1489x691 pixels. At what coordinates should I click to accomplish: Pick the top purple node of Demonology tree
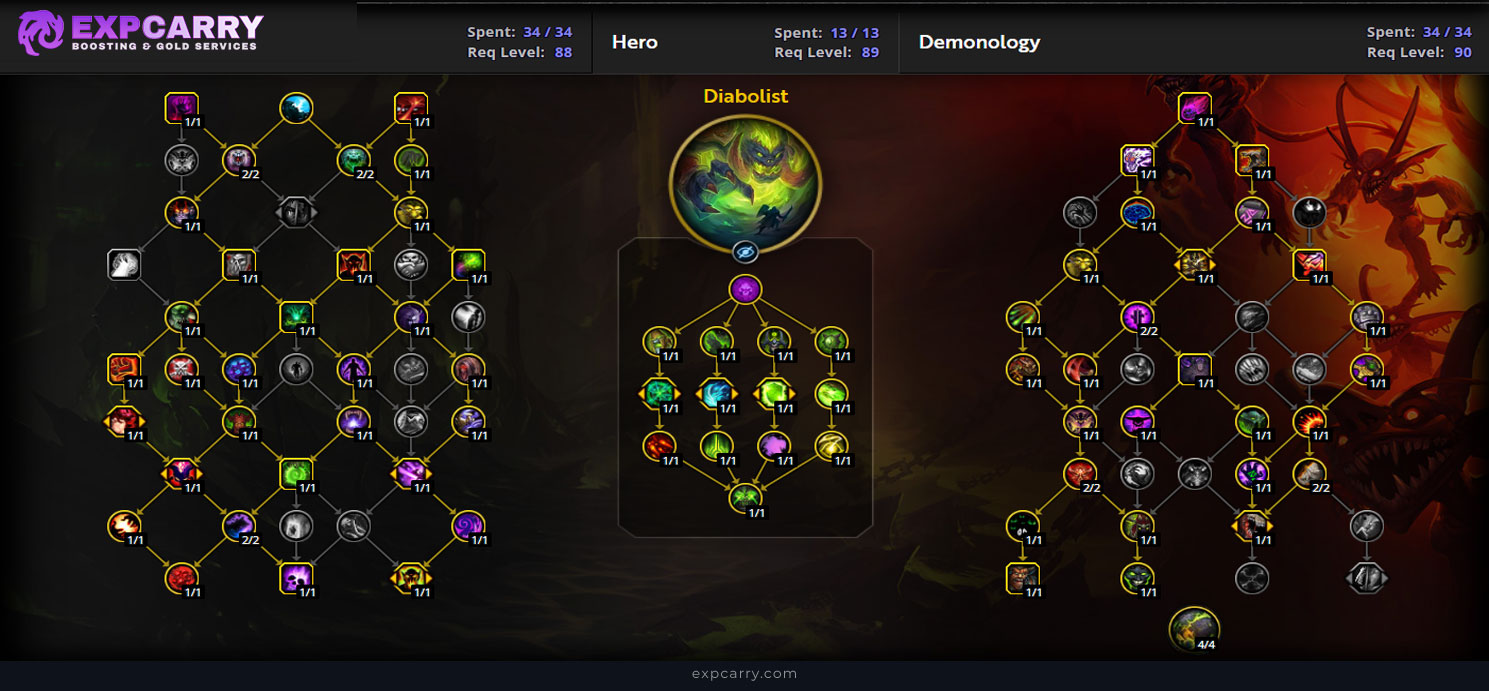(1194, 108)
